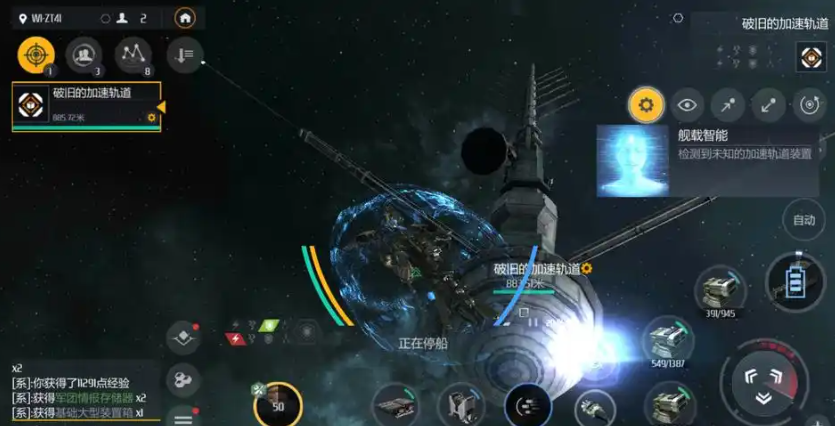Tap the eye look-at target button

686,104
